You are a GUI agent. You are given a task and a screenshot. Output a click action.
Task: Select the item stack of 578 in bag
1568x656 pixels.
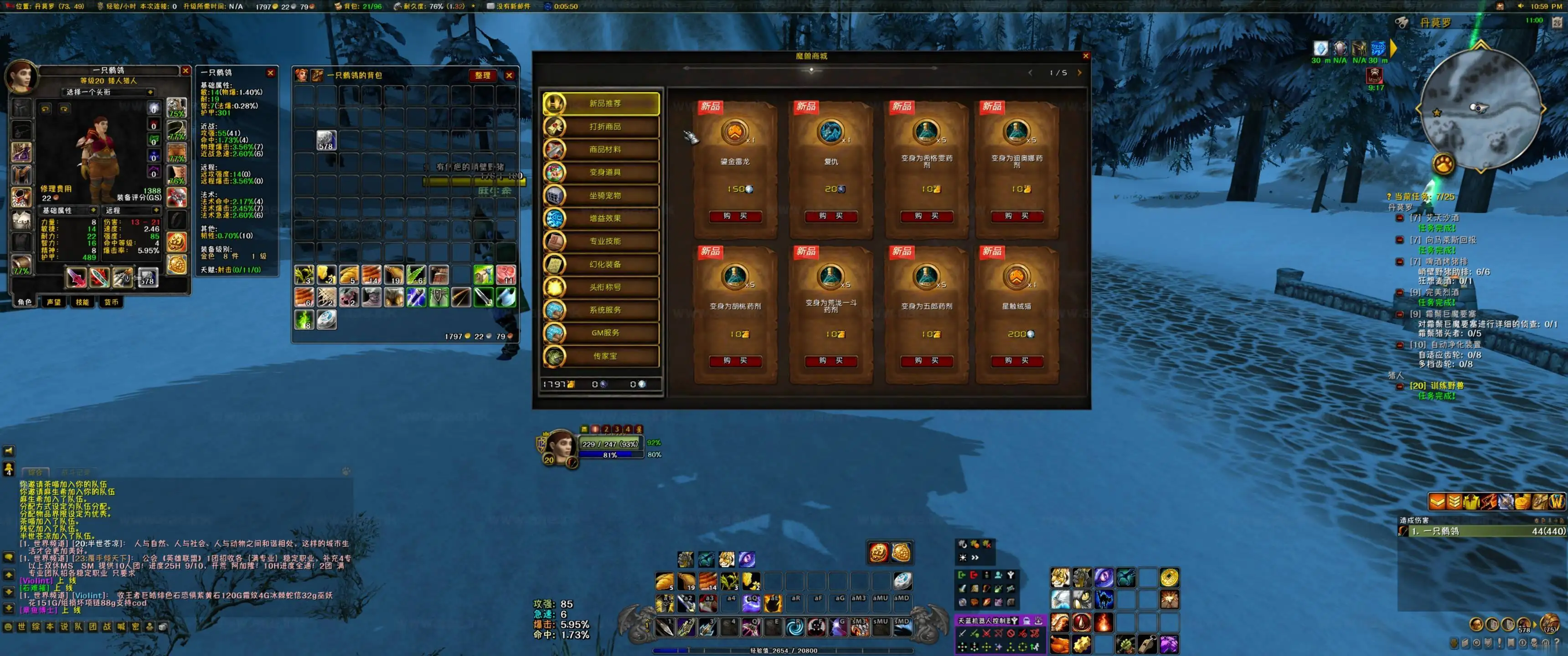click(x=326, y=140)
